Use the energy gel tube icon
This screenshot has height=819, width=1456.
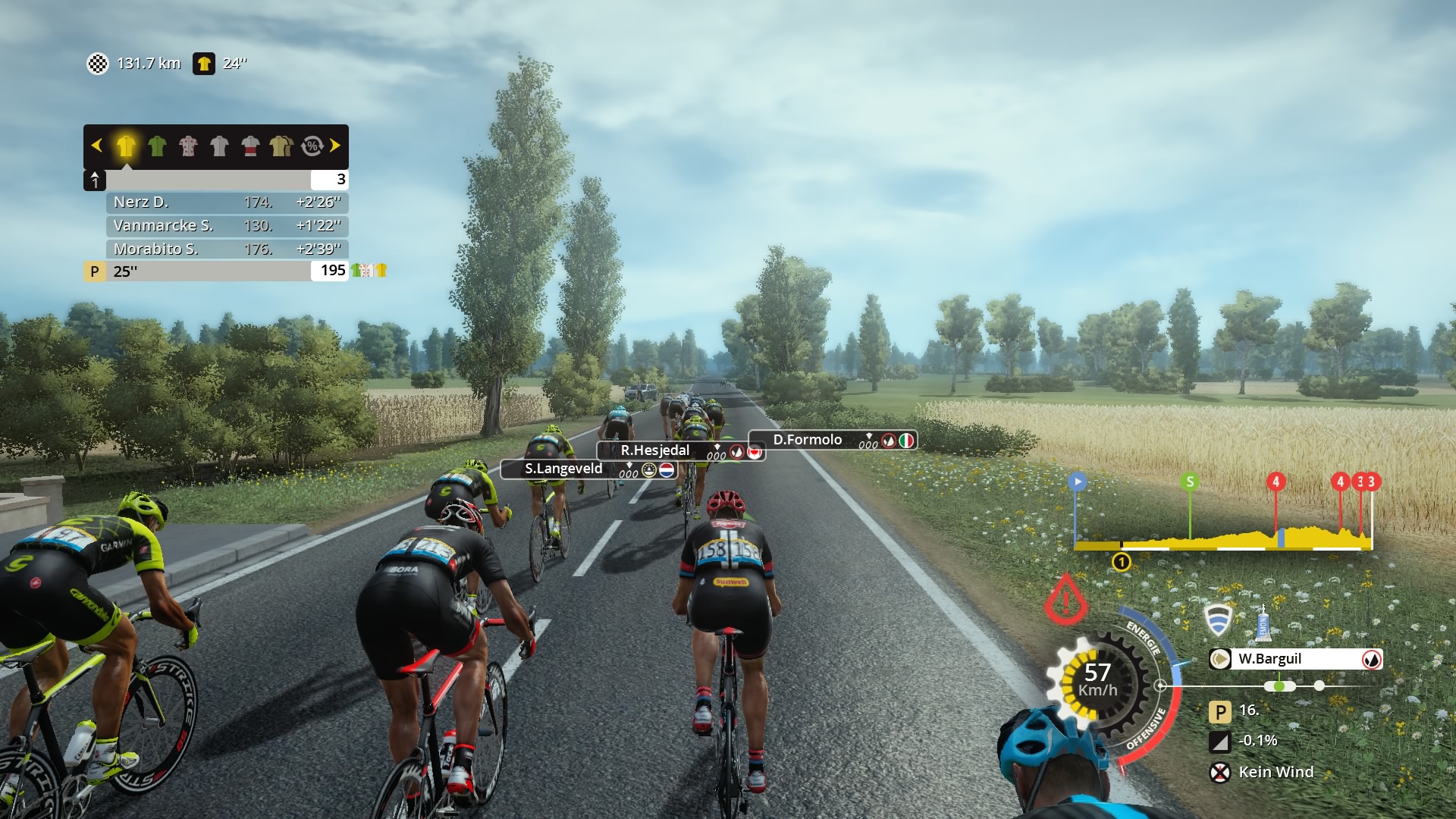click(1263, 623)
